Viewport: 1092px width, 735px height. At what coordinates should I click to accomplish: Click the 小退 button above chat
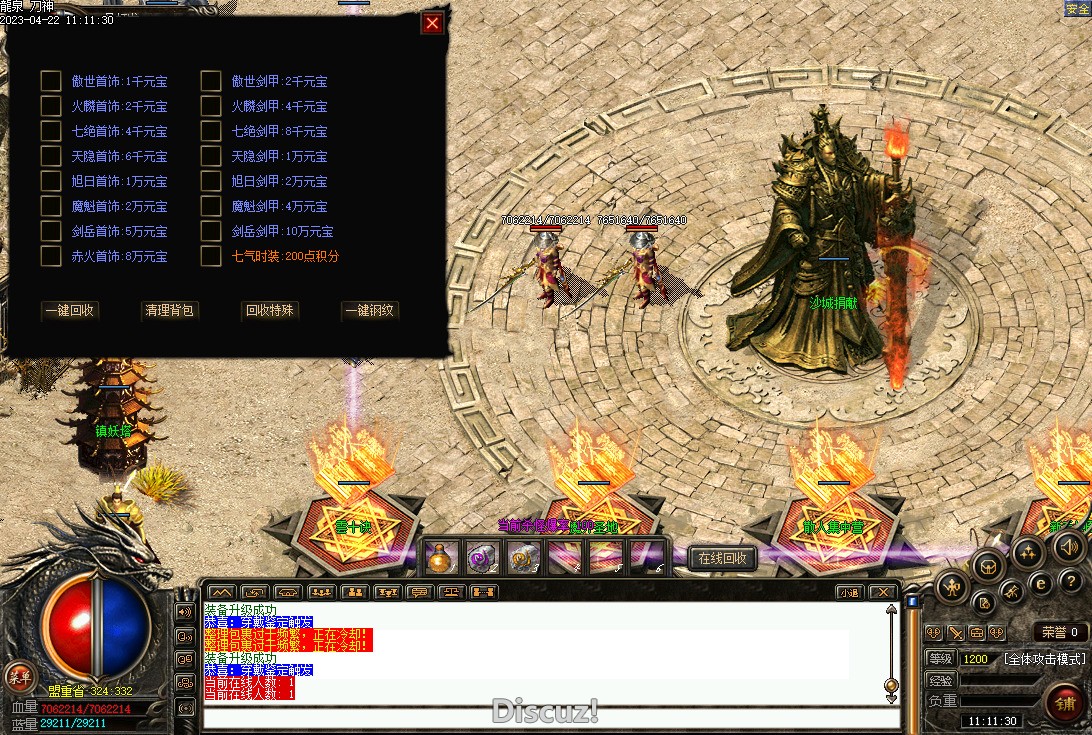(x=849, y=592)
